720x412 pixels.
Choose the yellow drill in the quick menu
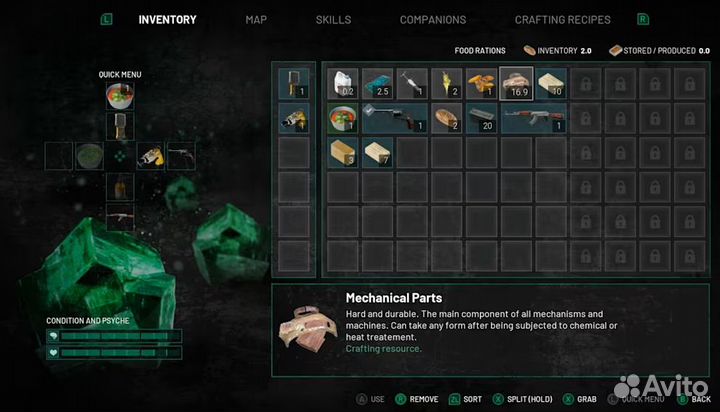pos(151,156)
